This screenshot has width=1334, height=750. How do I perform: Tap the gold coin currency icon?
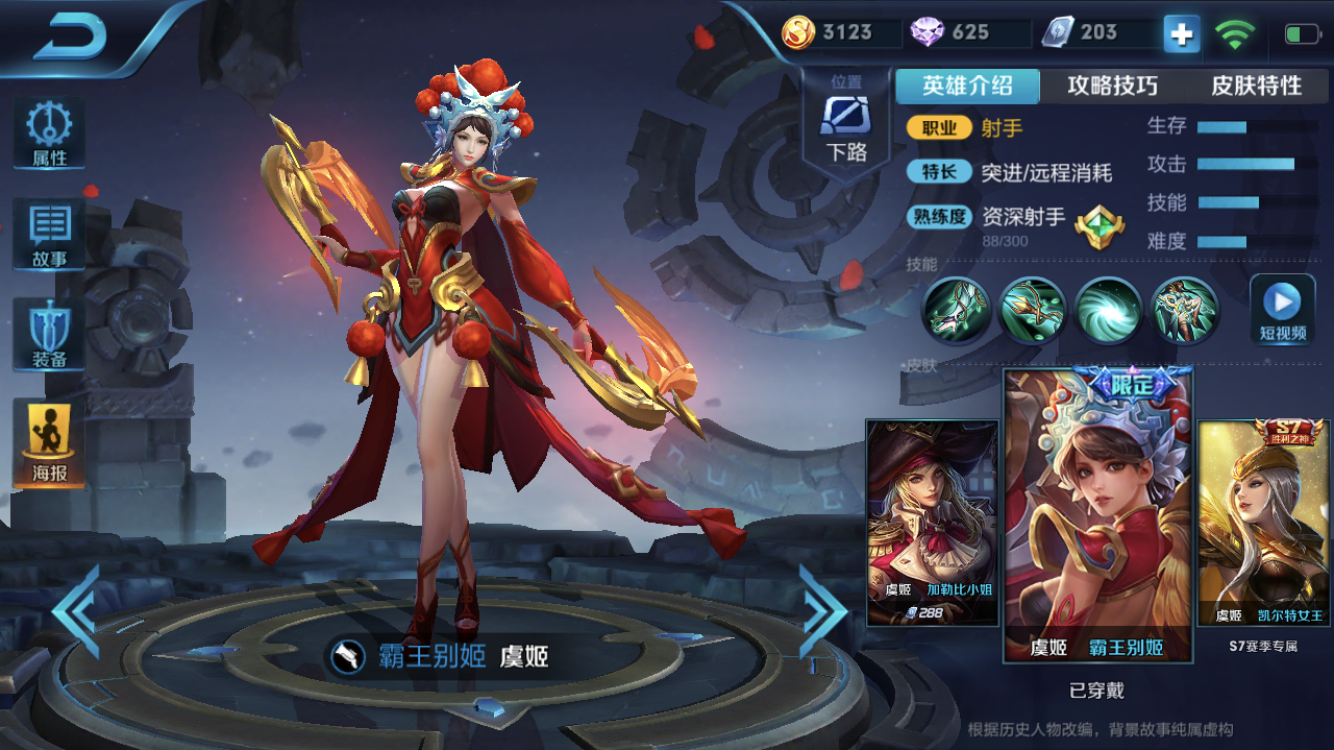point(798,33)
